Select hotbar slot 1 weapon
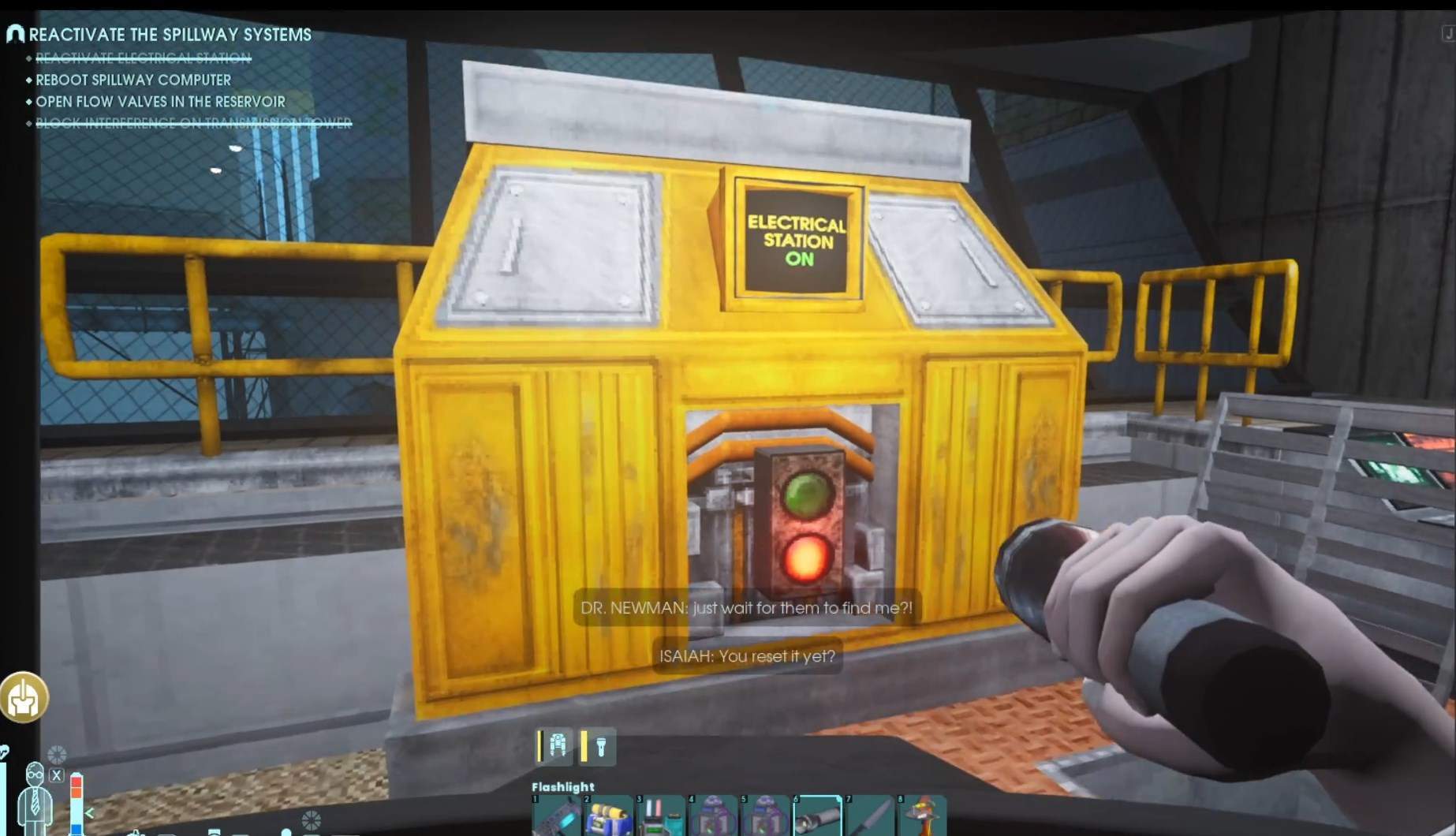The height and width of the screenshot is (836, 1456). click(x=557, y=817)
